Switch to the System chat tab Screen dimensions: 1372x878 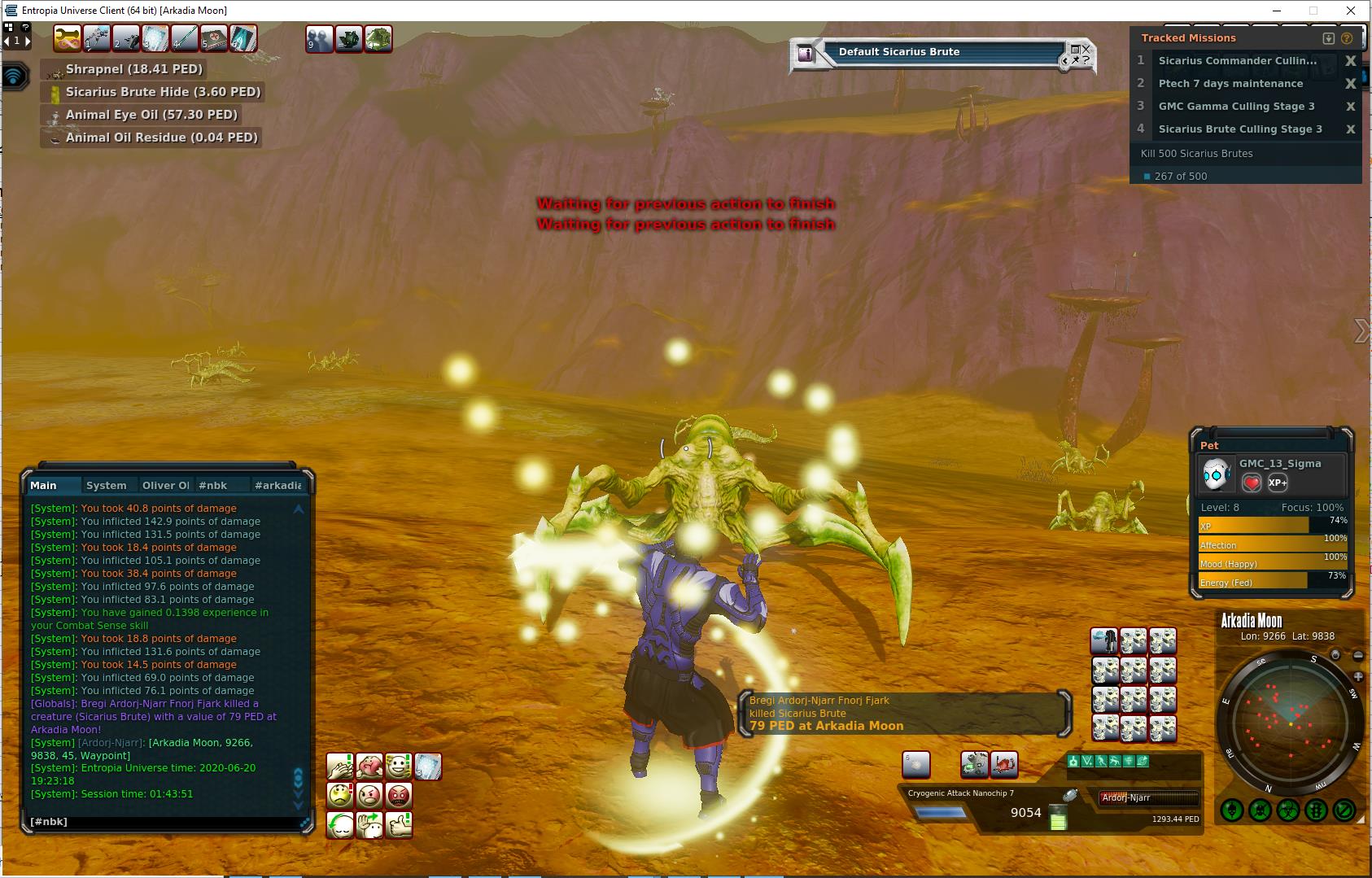107,485
